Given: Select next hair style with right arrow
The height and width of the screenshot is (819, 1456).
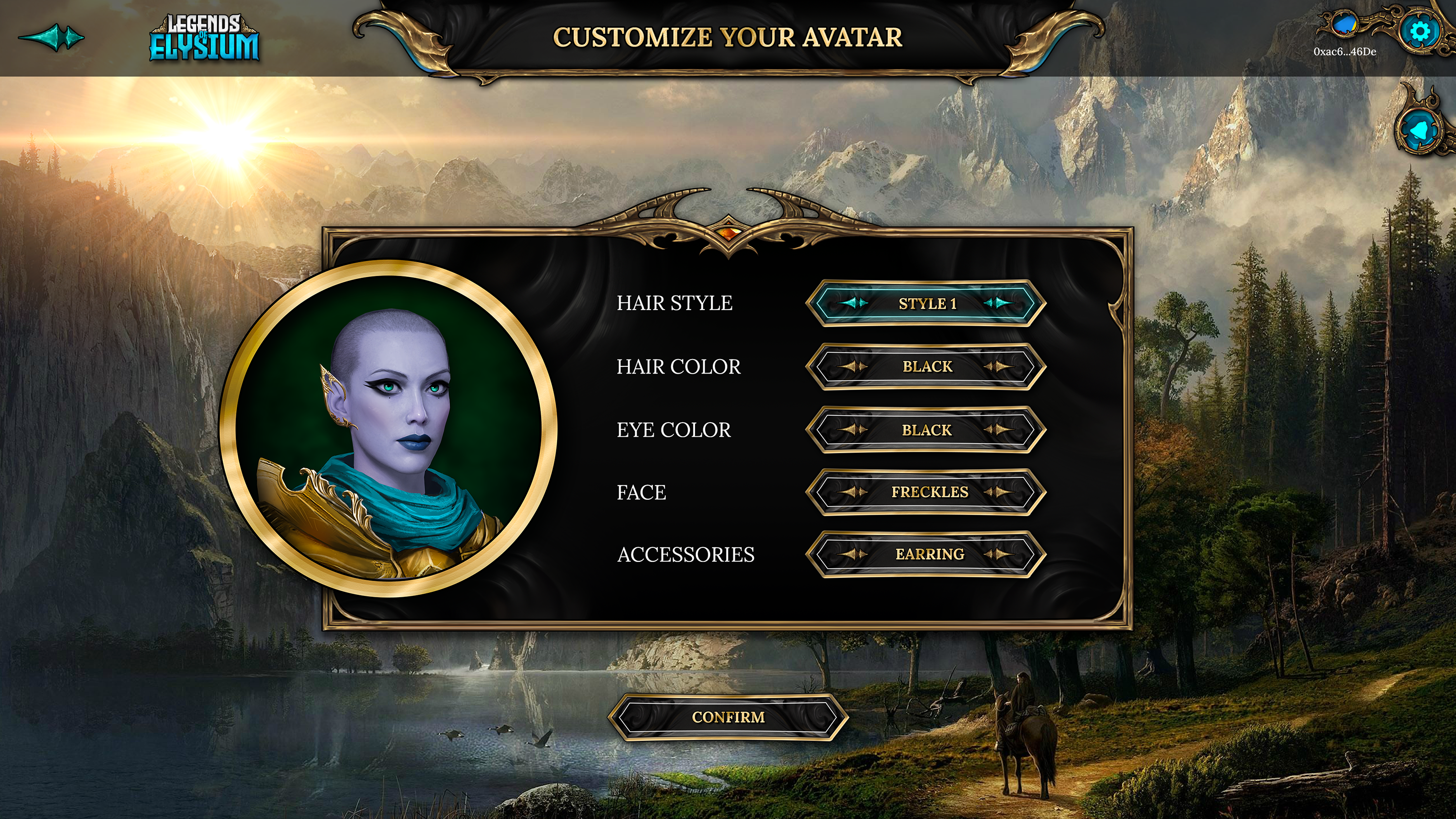Looking at the screenshot, I should pyautogui.click(x=998, y=304).
